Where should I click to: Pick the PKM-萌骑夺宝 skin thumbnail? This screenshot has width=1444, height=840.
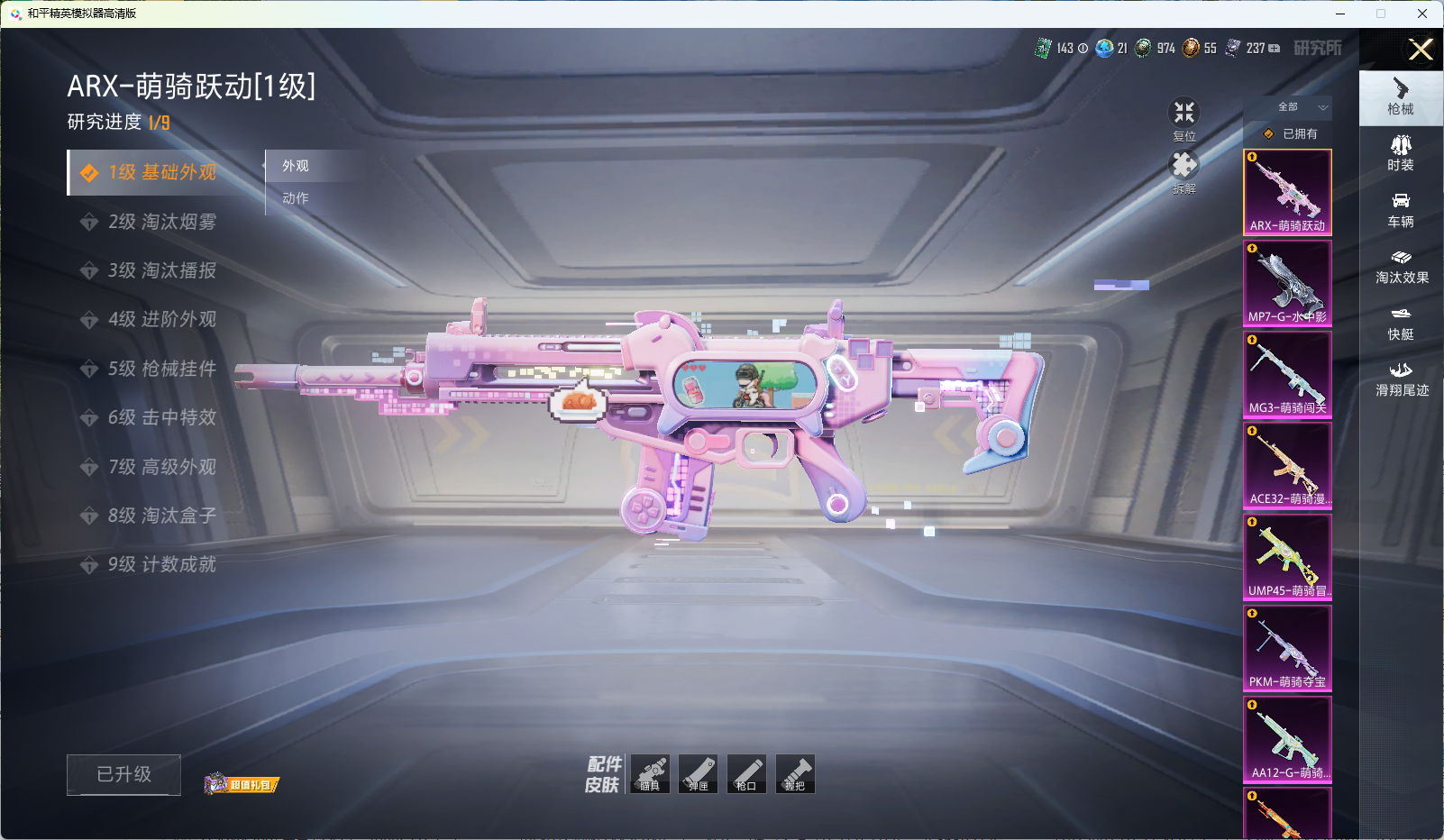tap(1287, 648)
